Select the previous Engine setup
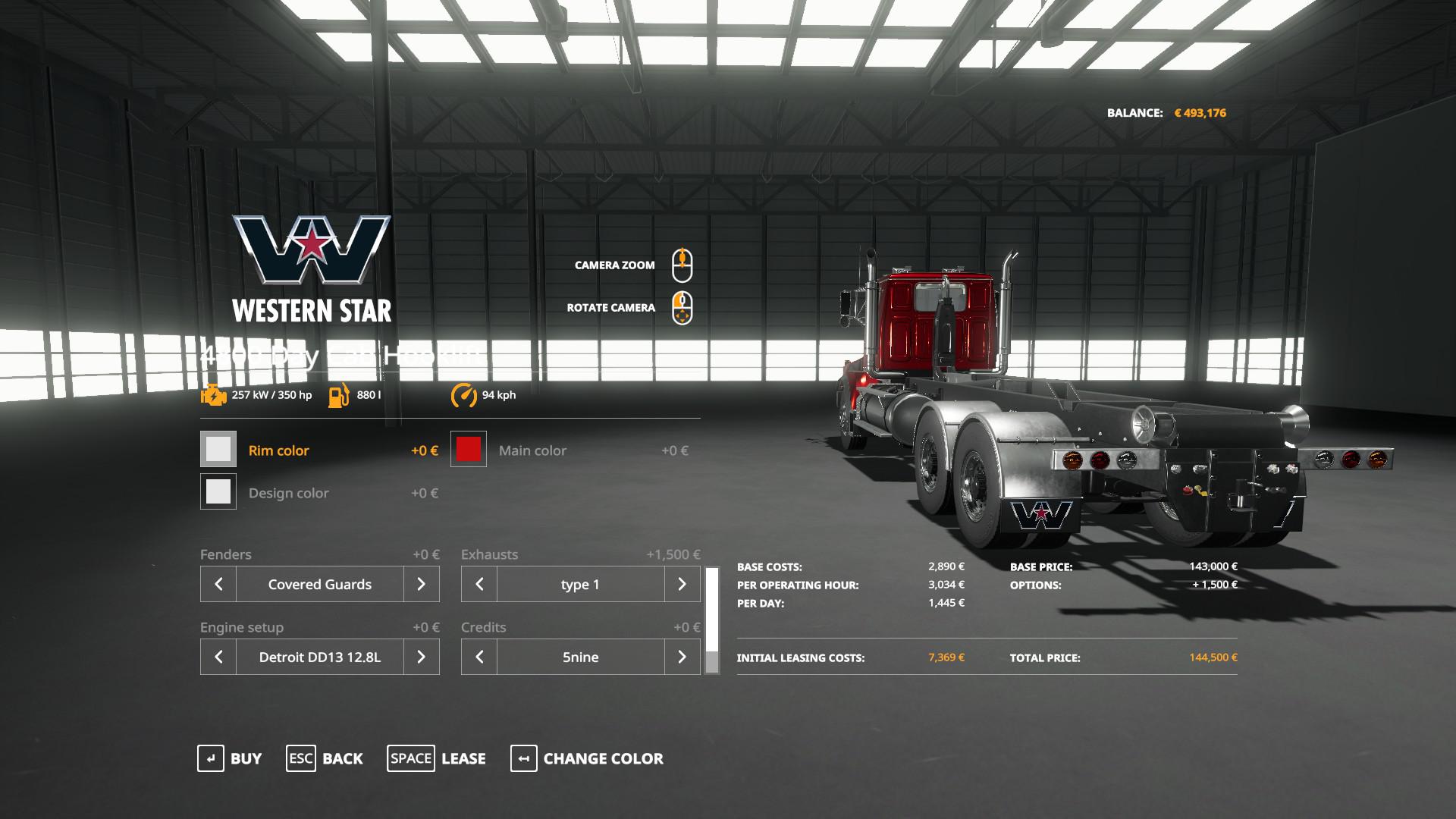 tap(218, 657)
